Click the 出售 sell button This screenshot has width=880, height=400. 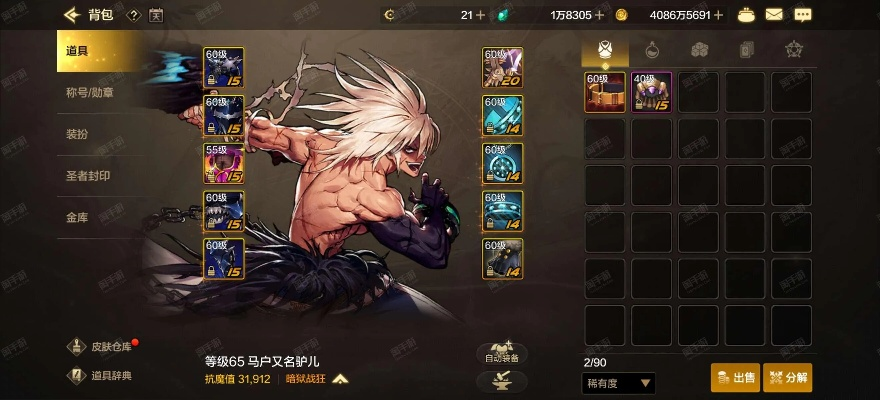point(735,378)
